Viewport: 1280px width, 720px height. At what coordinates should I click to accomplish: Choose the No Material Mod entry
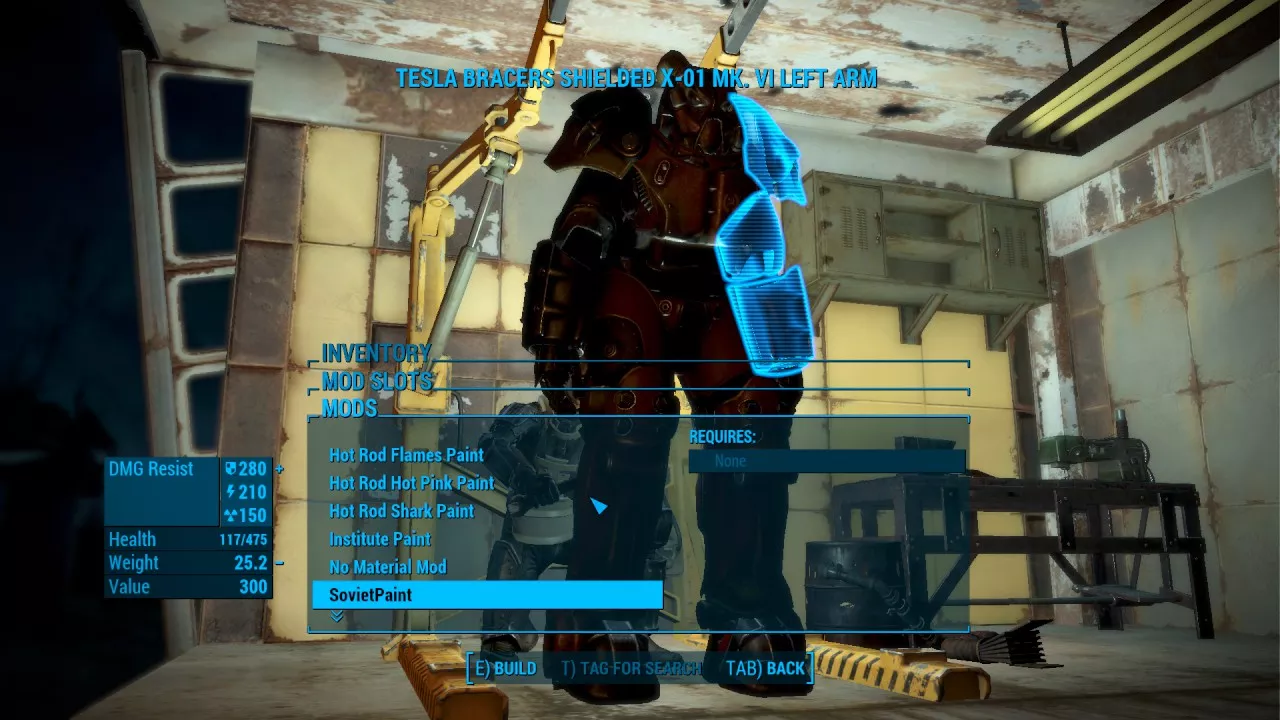coord(388,567)
